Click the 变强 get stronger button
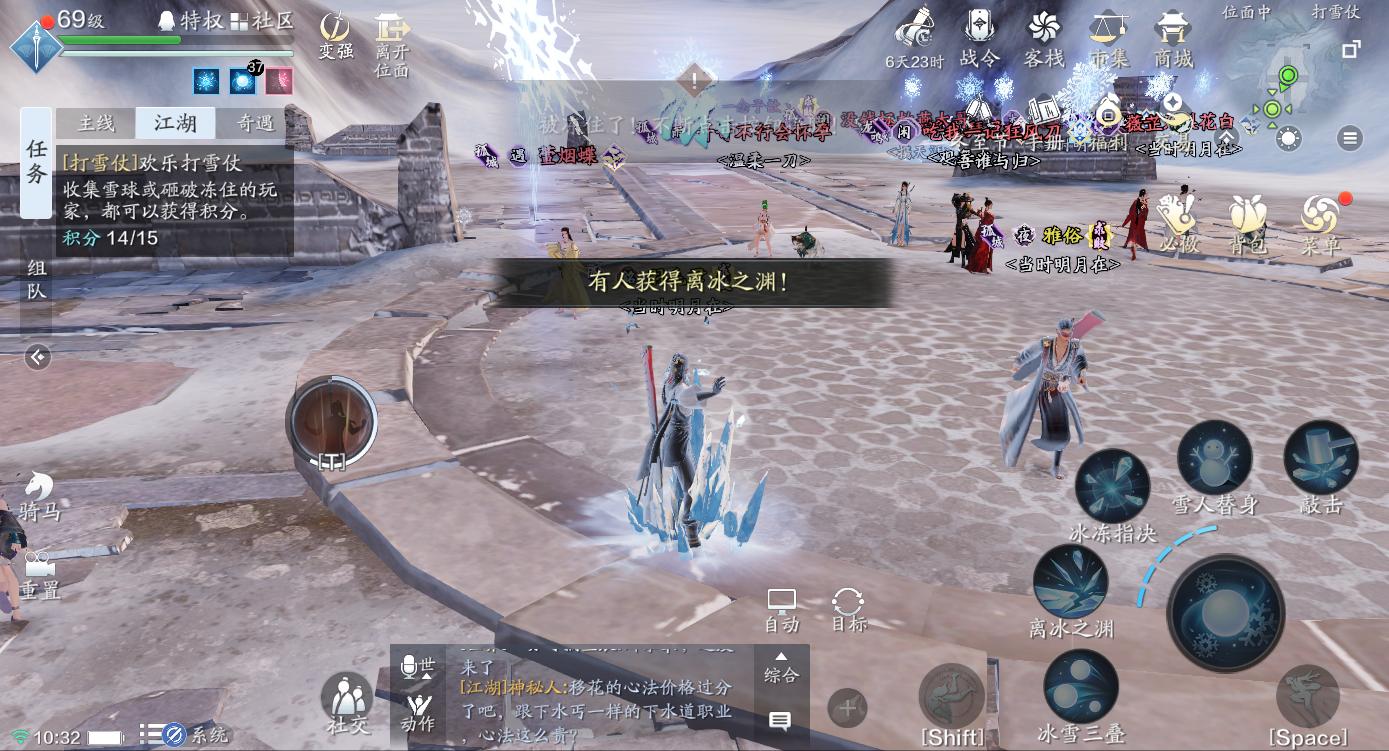 click(334, 32)
